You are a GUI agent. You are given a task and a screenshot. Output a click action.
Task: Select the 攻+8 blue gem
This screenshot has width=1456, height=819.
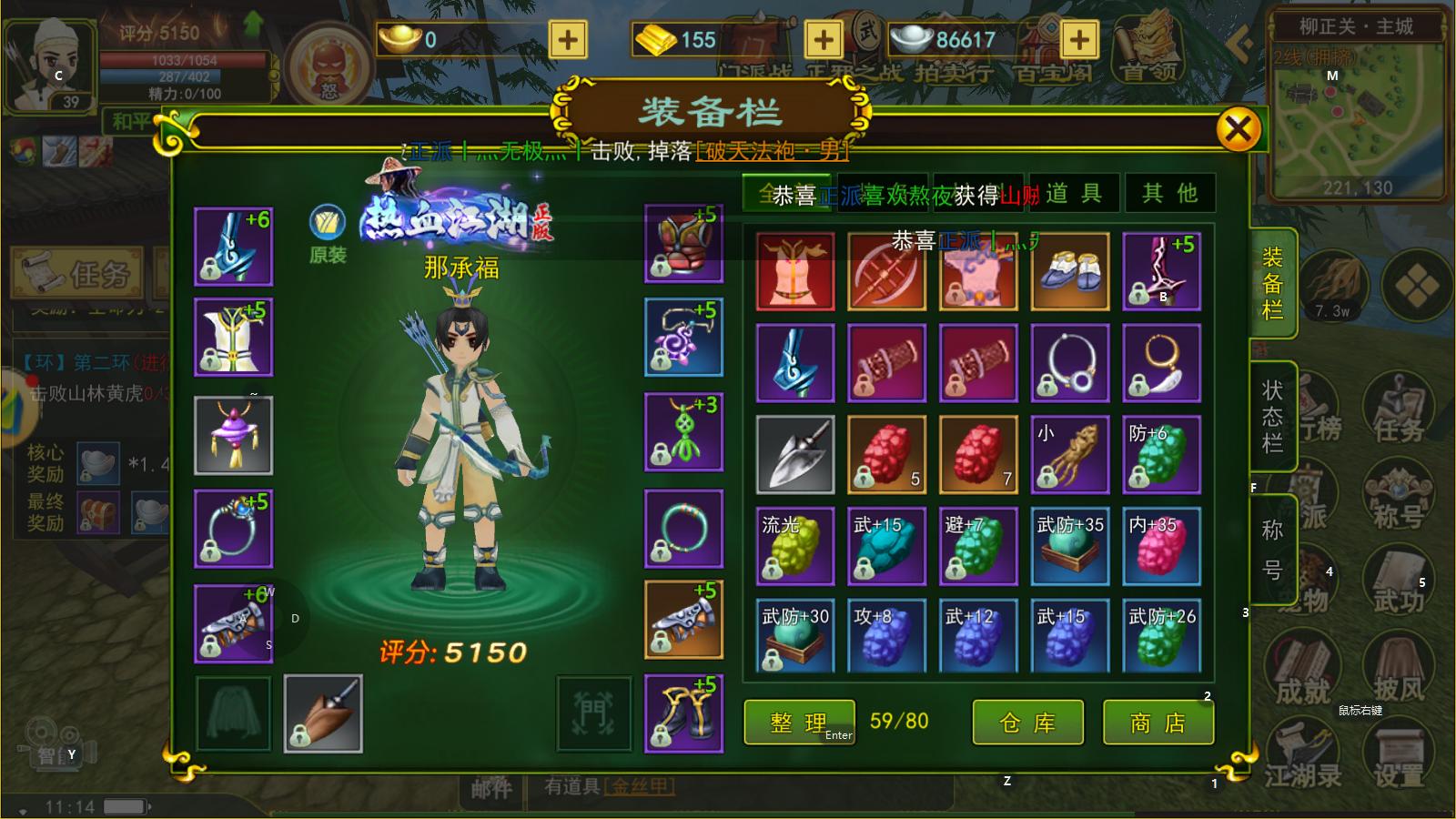pyautogui.click(x=886, y=637)
